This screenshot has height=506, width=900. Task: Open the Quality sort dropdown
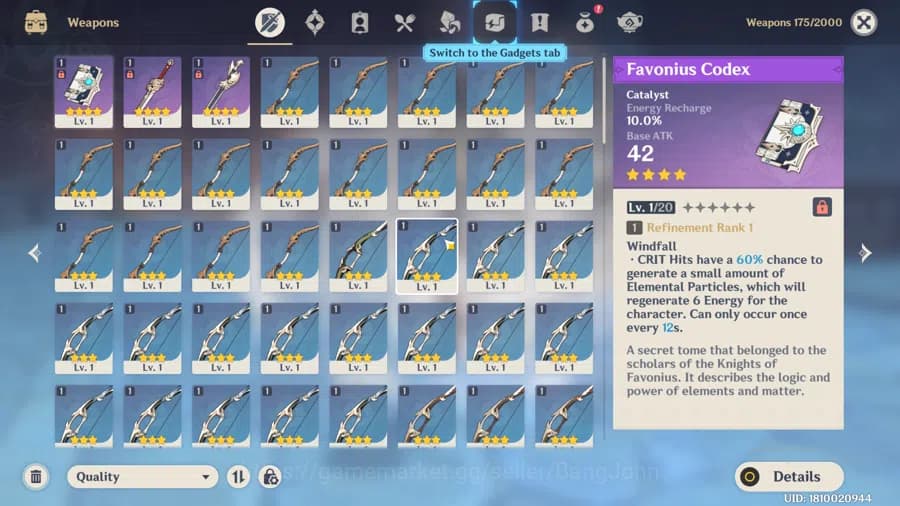click(x=143, y=477)
